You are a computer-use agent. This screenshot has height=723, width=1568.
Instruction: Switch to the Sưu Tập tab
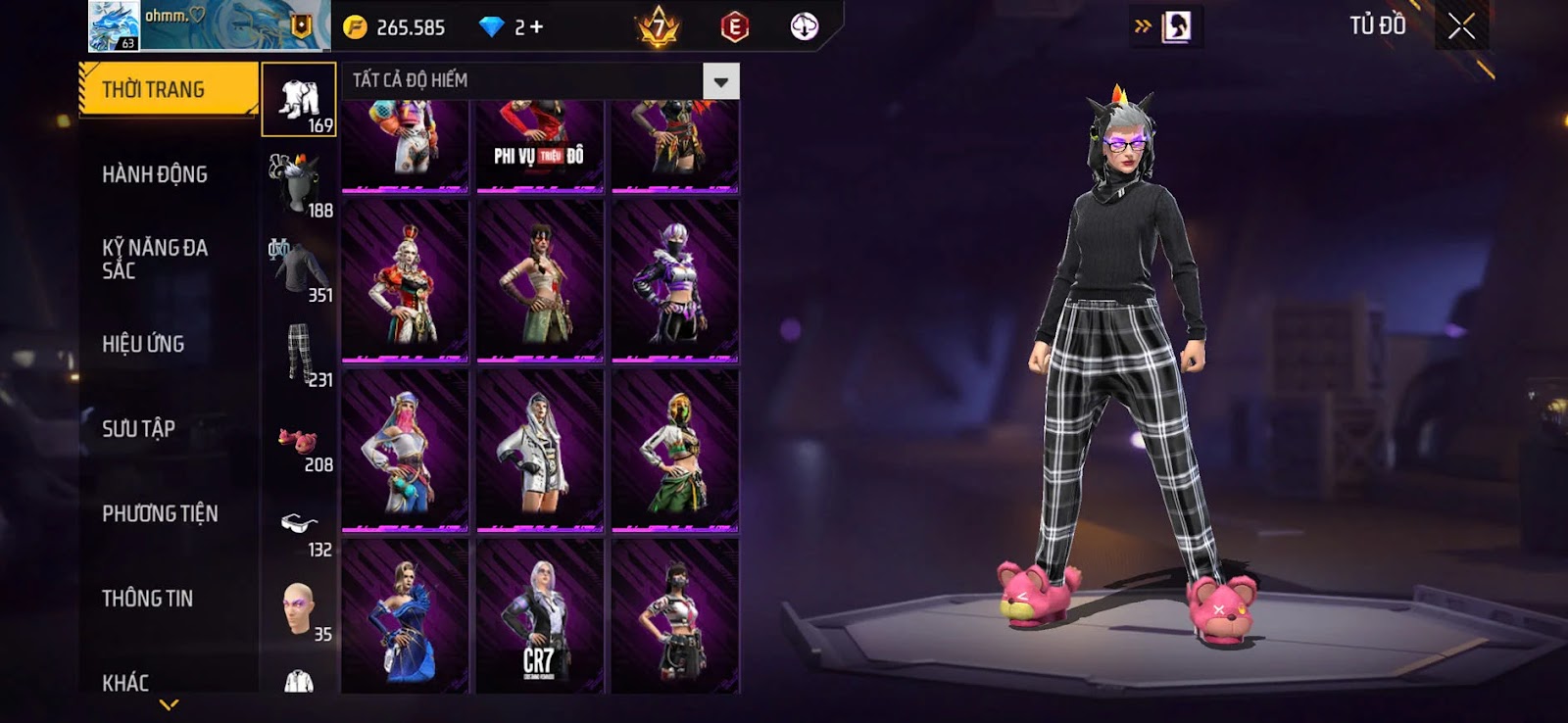[138, 429]
